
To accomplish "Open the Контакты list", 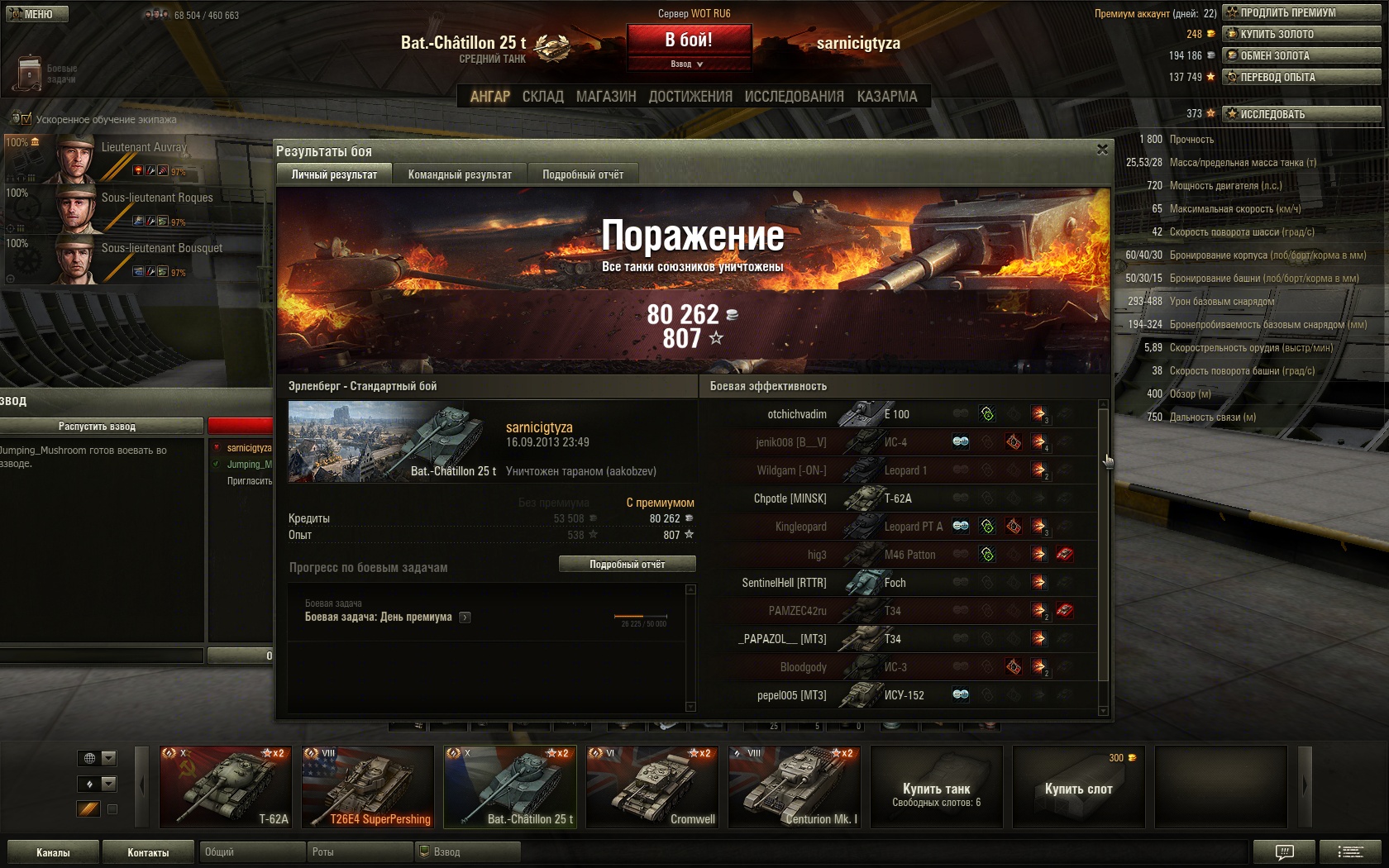I will click(x=148, y=852).
